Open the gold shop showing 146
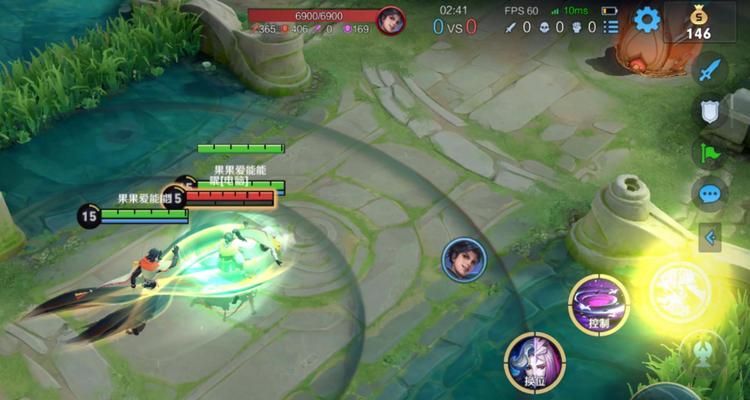Screen dimensions: 750x400 click(x=699, y=21)
